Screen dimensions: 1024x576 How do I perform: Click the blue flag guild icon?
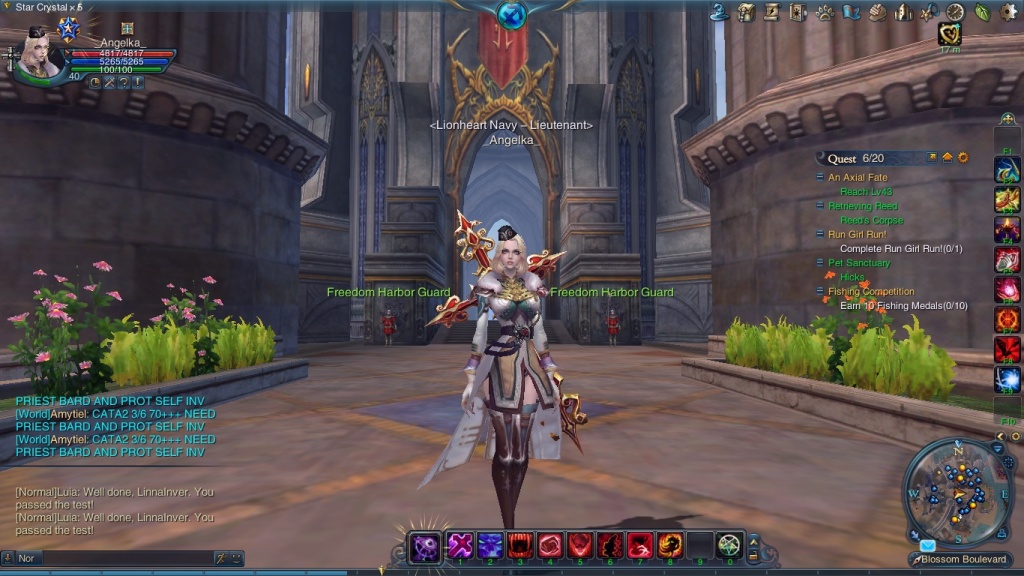(851, 12)
